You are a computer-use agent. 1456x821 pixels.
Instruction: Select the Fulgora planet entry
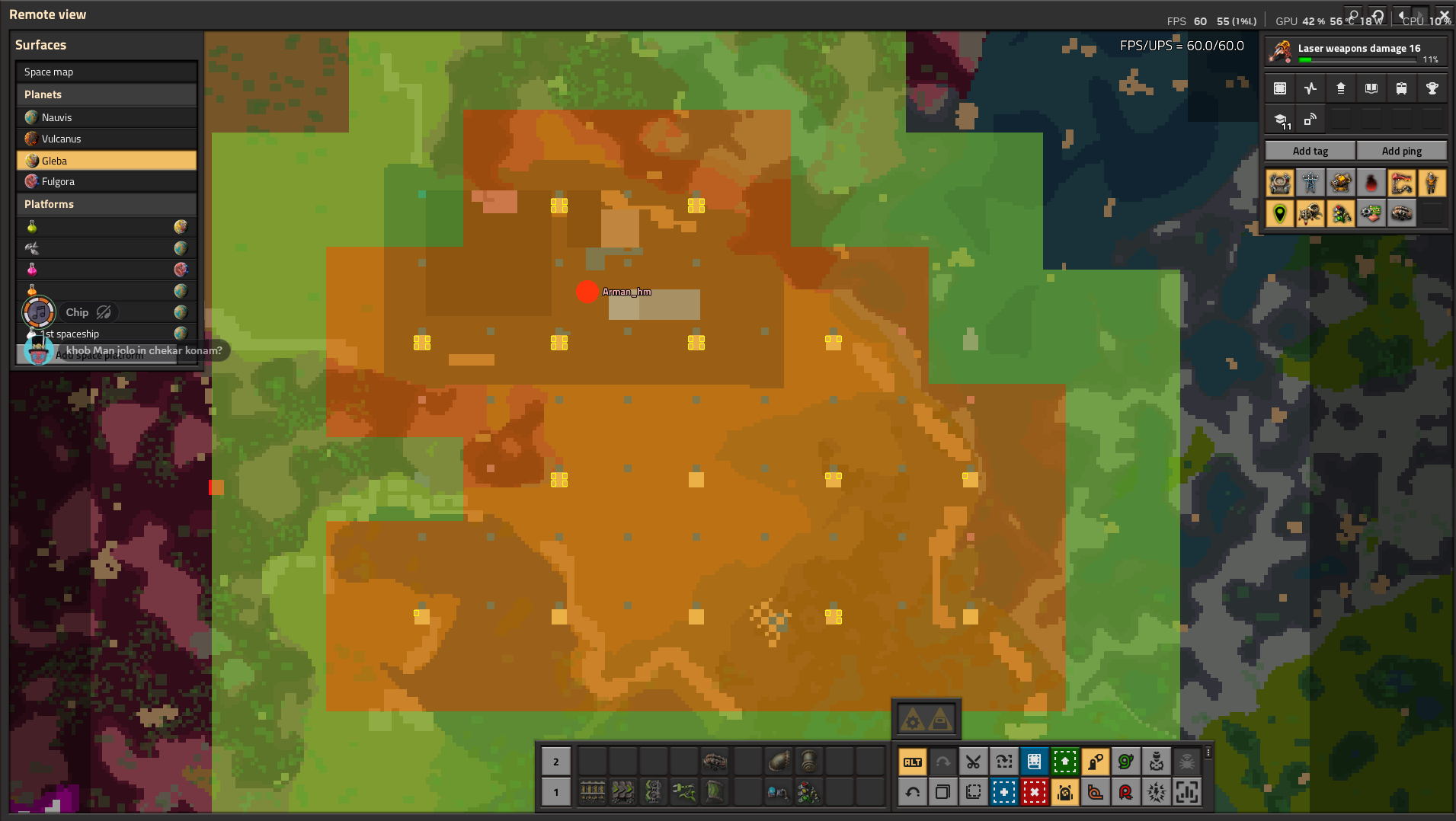pos(106,181)
